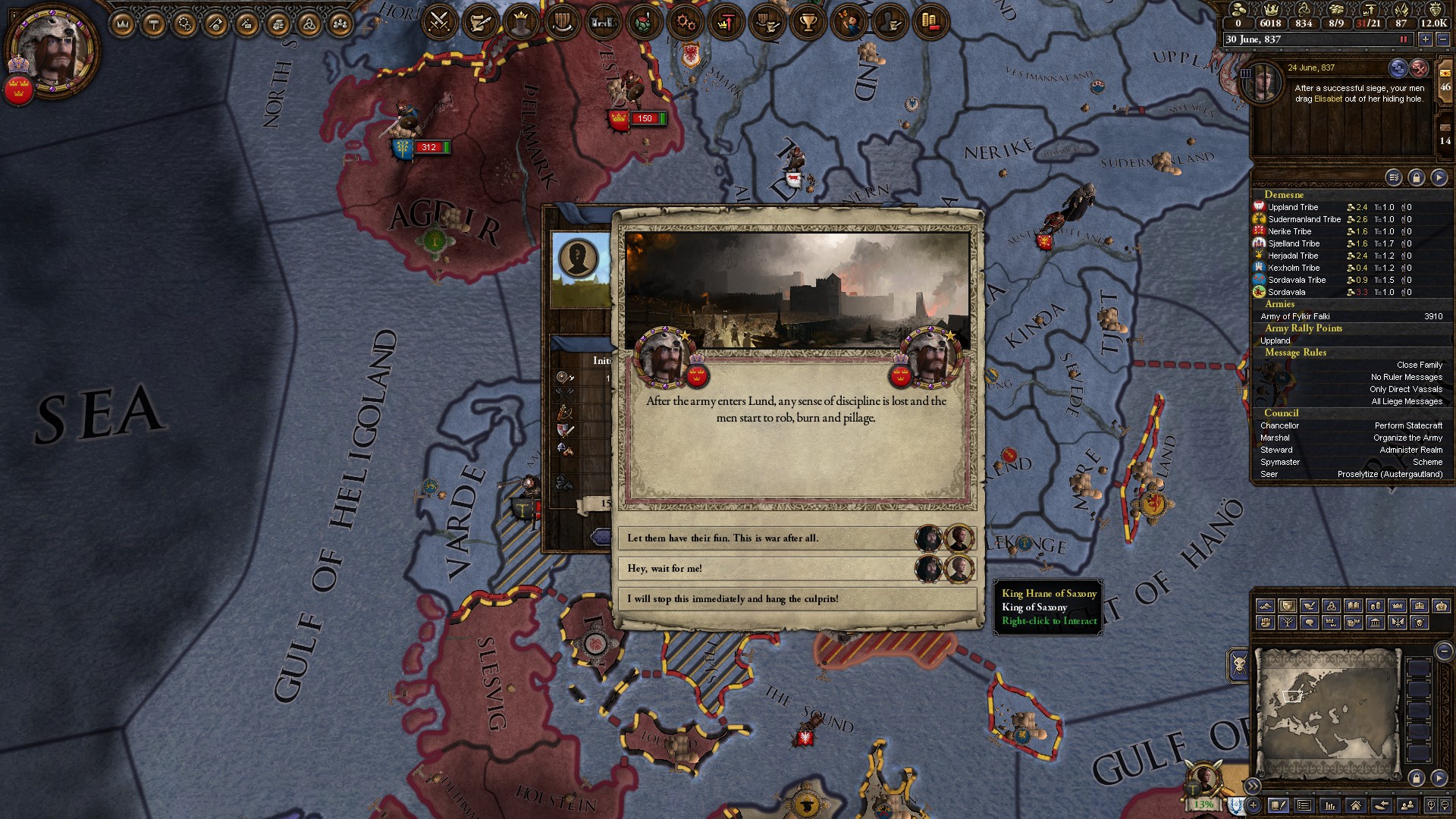Image resolution: width=1456 pixels, height=819 pixels.
Task: Toggle the lock icon on the event alert
Action: click(x=1417, y=177)
